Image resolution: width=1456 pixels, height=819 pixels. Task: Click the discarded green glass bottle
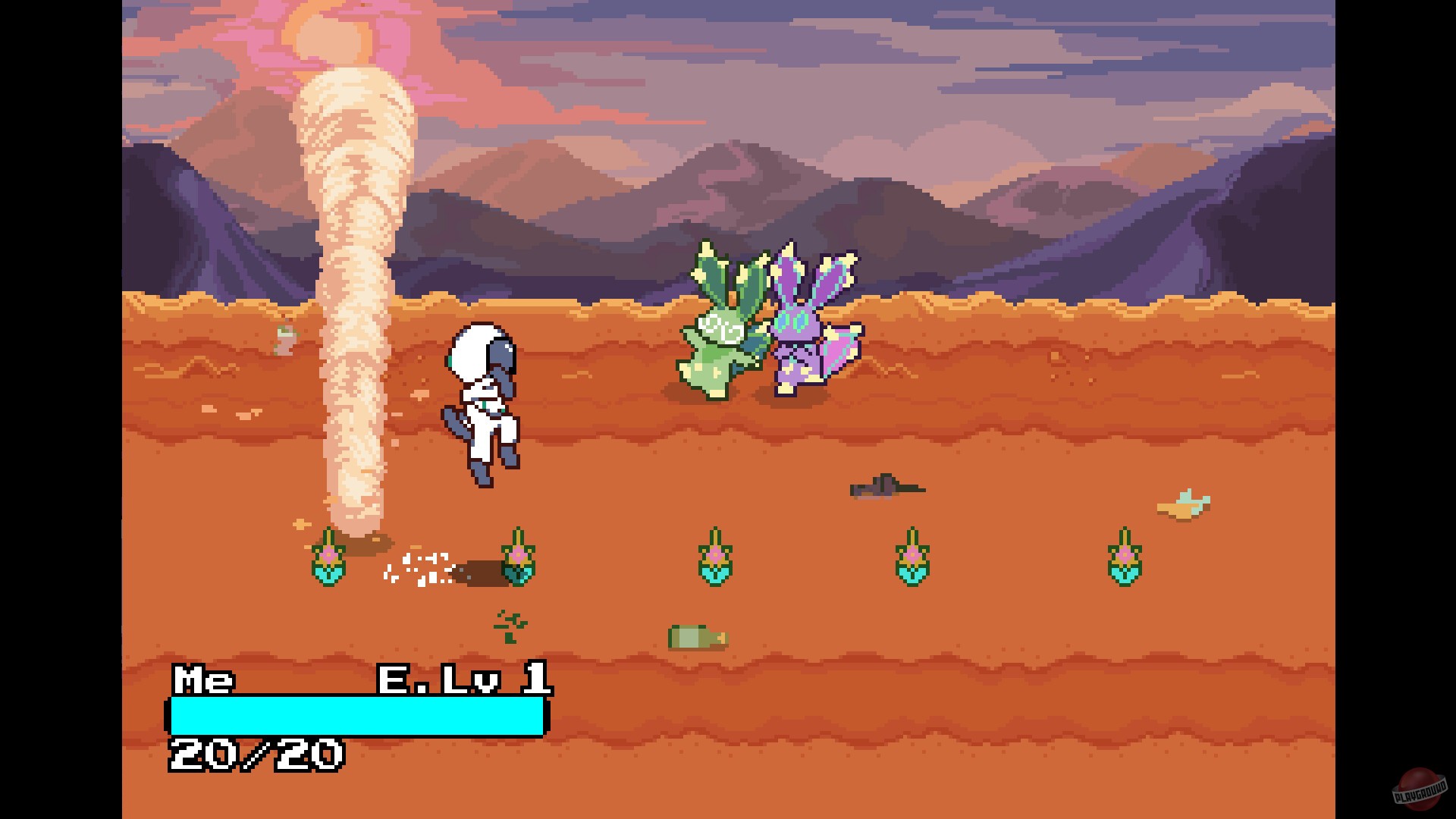pos(698,637)
